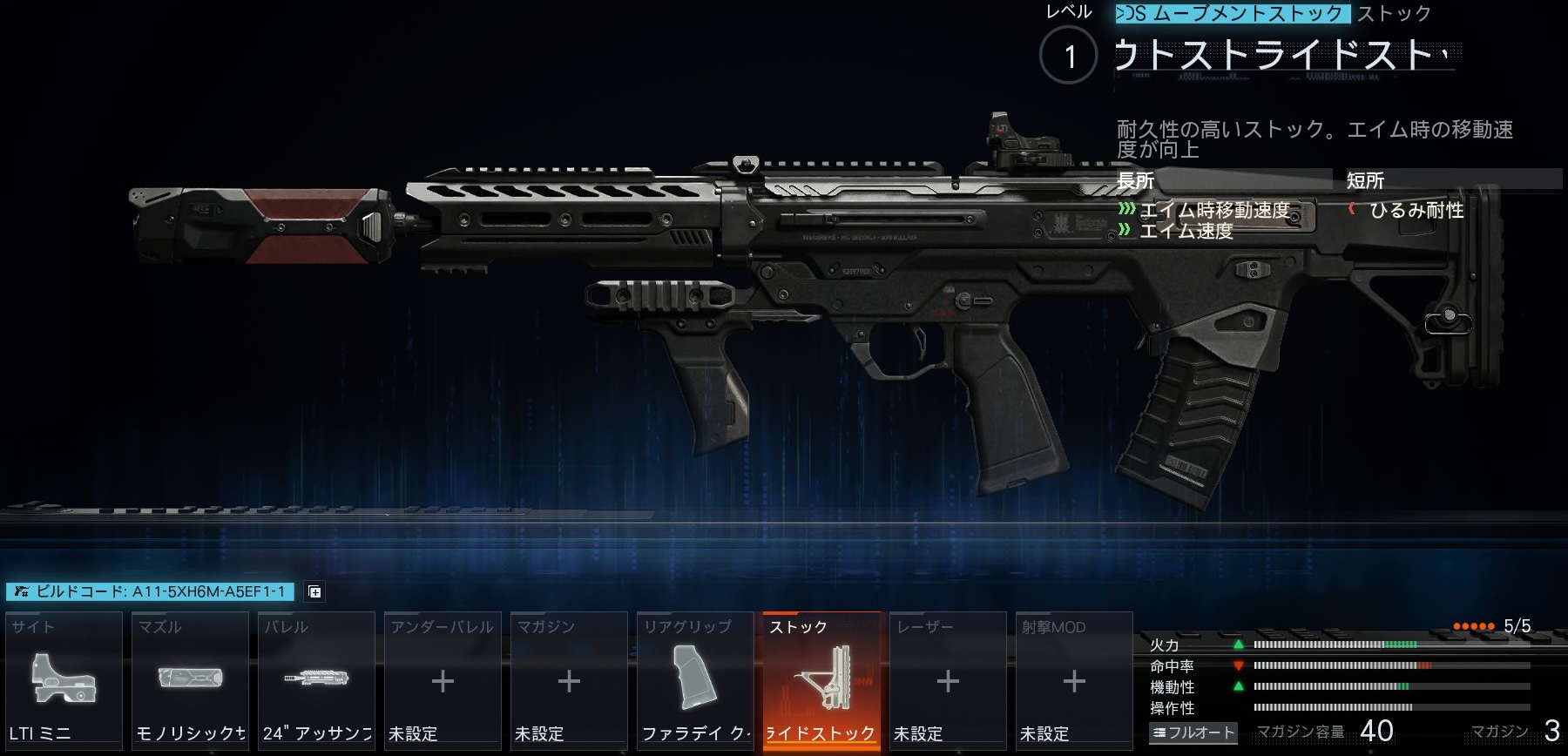Choose the バレル 24" barrel slot
1568x756 pixels.
(316, 681)
